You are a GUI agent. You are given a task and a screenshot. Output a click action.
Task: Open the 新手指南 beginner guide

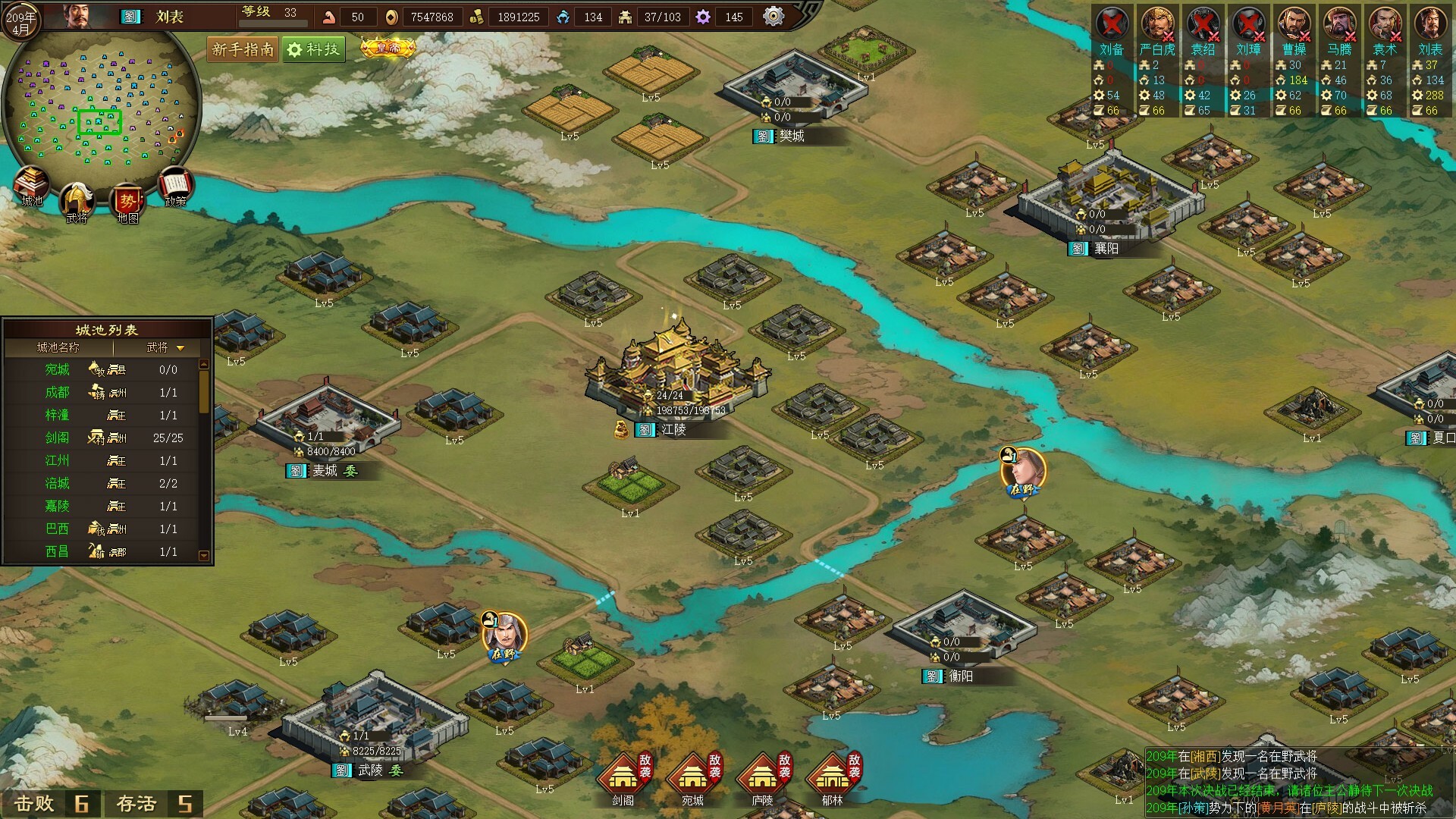click(243, 49)
